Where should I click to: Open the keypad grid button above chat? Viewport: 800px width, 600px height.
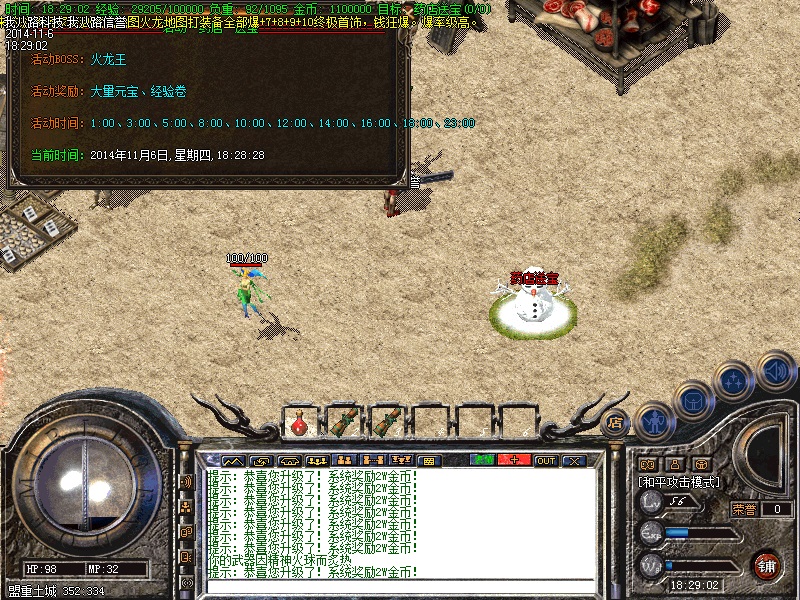pos(429,461)
